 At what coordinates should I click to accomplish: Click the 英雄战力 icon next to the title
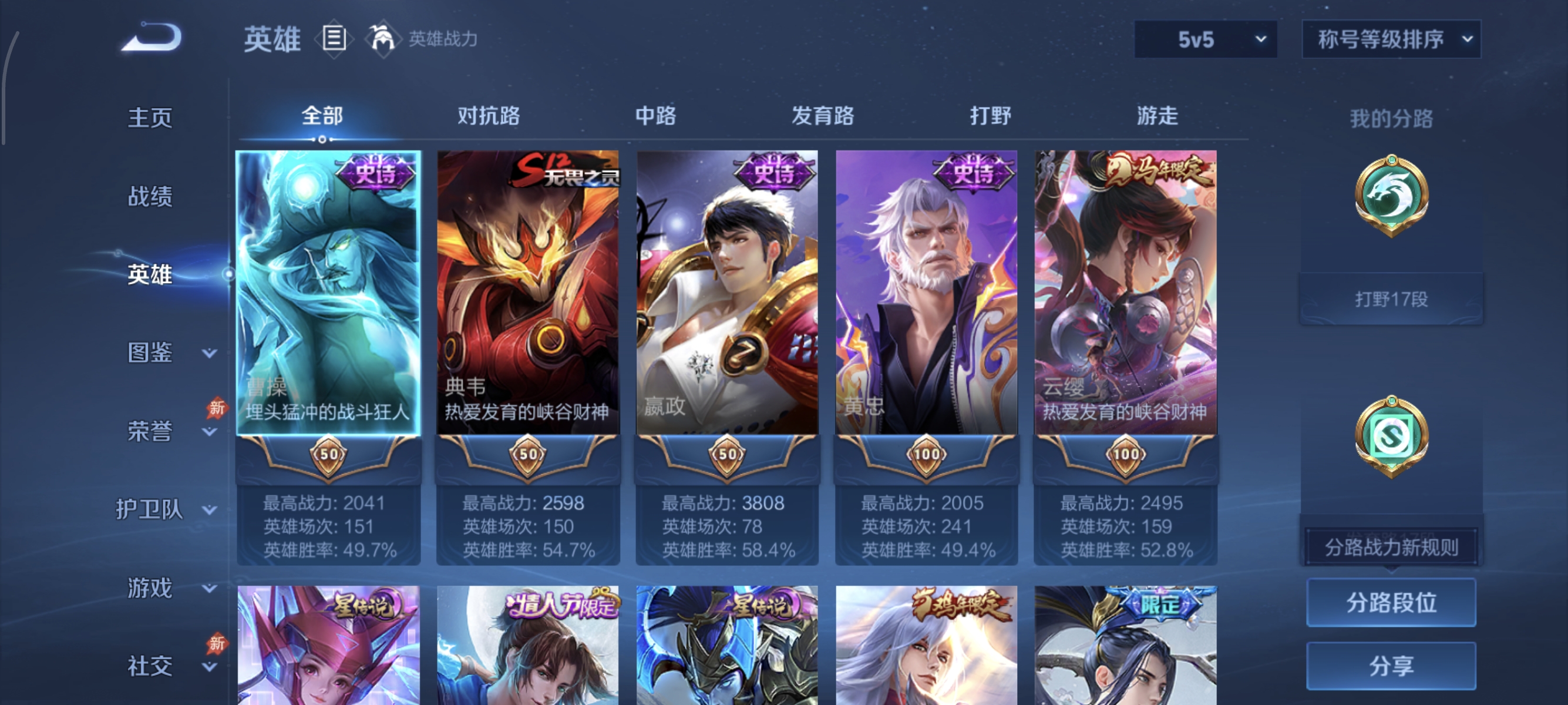[383, 38]
